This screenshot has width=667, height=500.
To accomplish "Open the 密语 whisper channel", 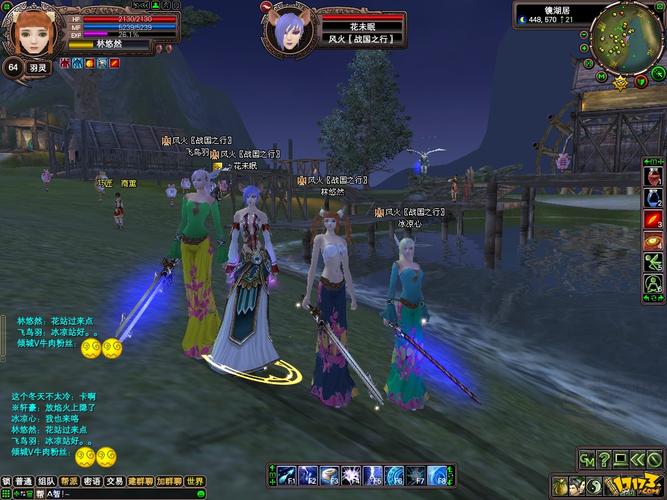I will (x=92, y=481).
